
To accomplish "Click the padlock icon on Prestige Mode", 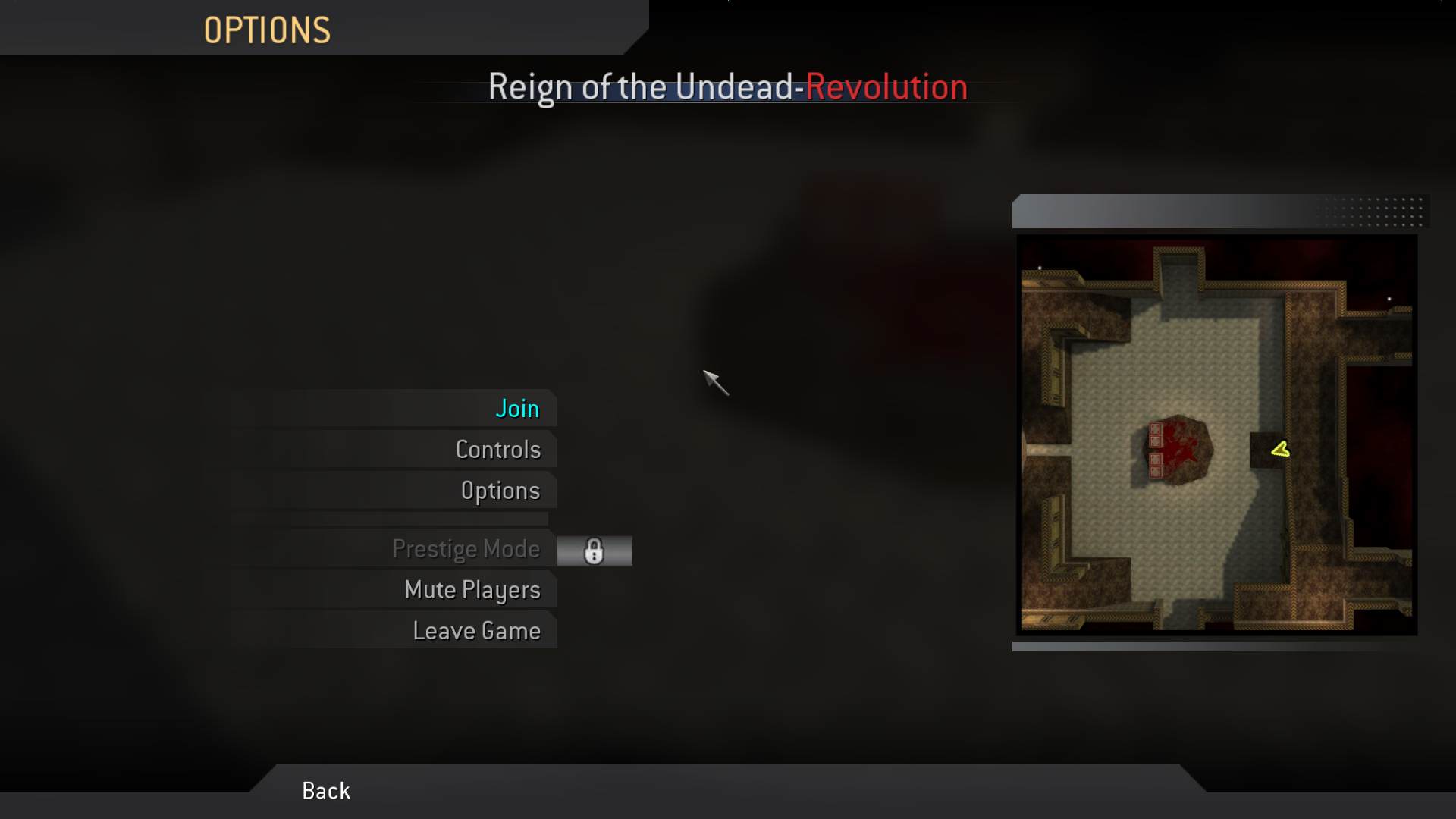I will [595, 551].
